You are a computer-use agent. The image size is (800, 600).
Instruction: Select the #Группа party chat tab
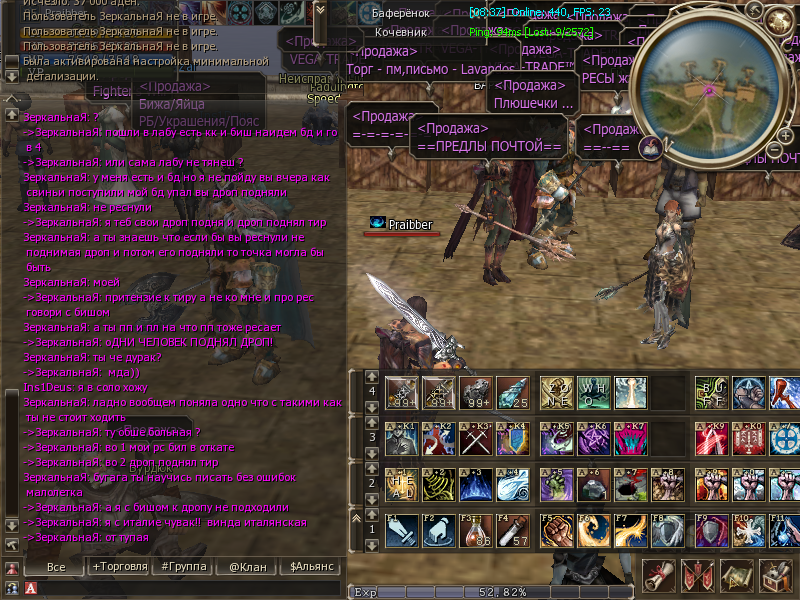pyautogui.click(x=182, y=567)
